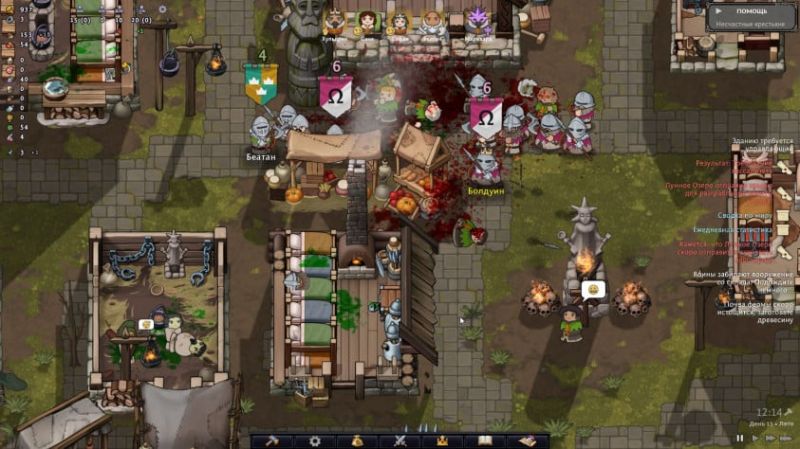Open the open-book toolbar menu

point(485,441)
